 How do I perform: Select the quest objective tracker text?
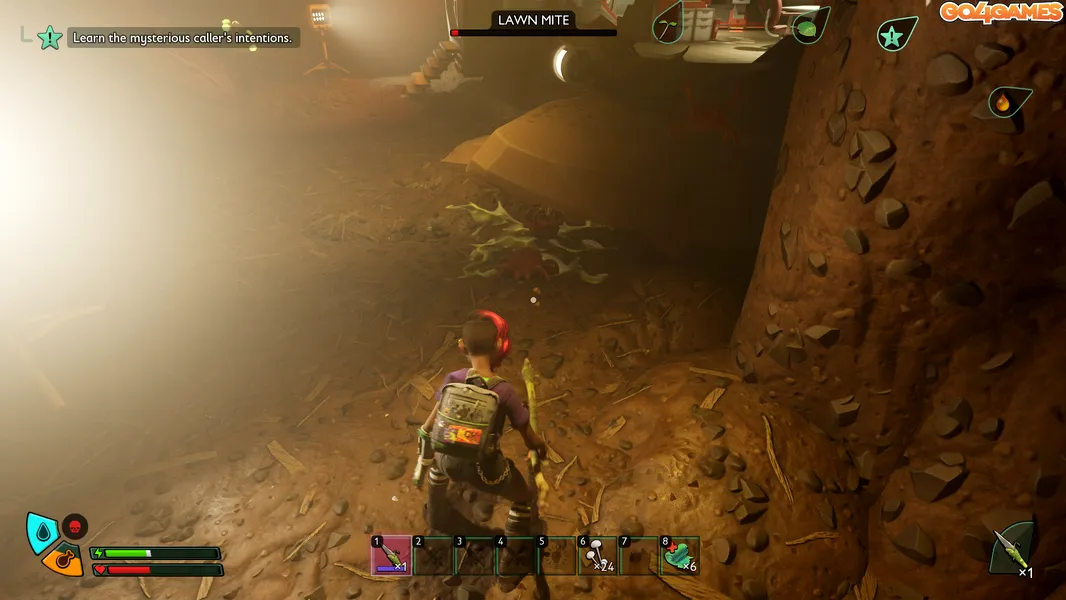(x=183, y=38)
